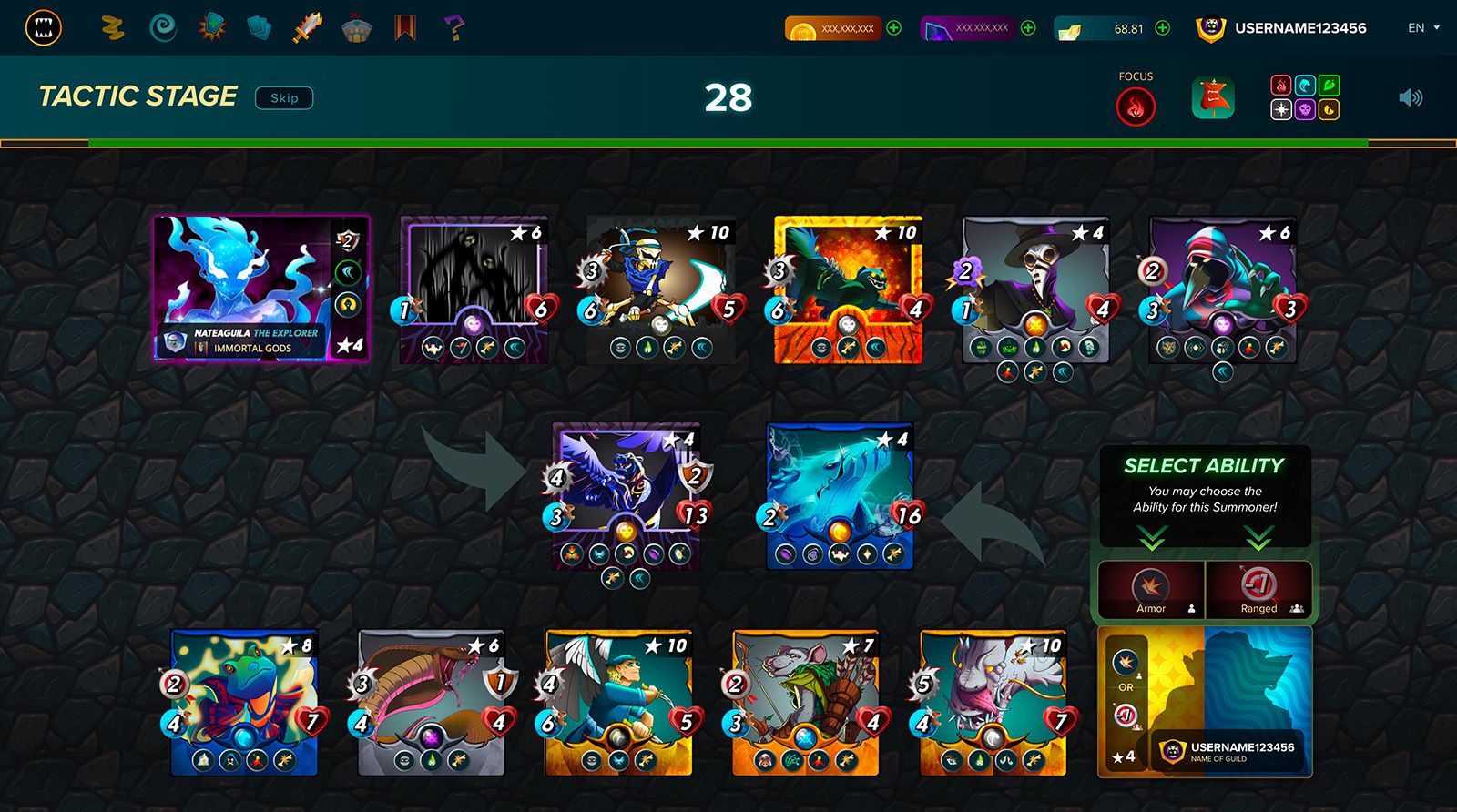Open the EN language dropdown
The height and width of the screenshot is (812, 1457).
(x=1422, y=28)
